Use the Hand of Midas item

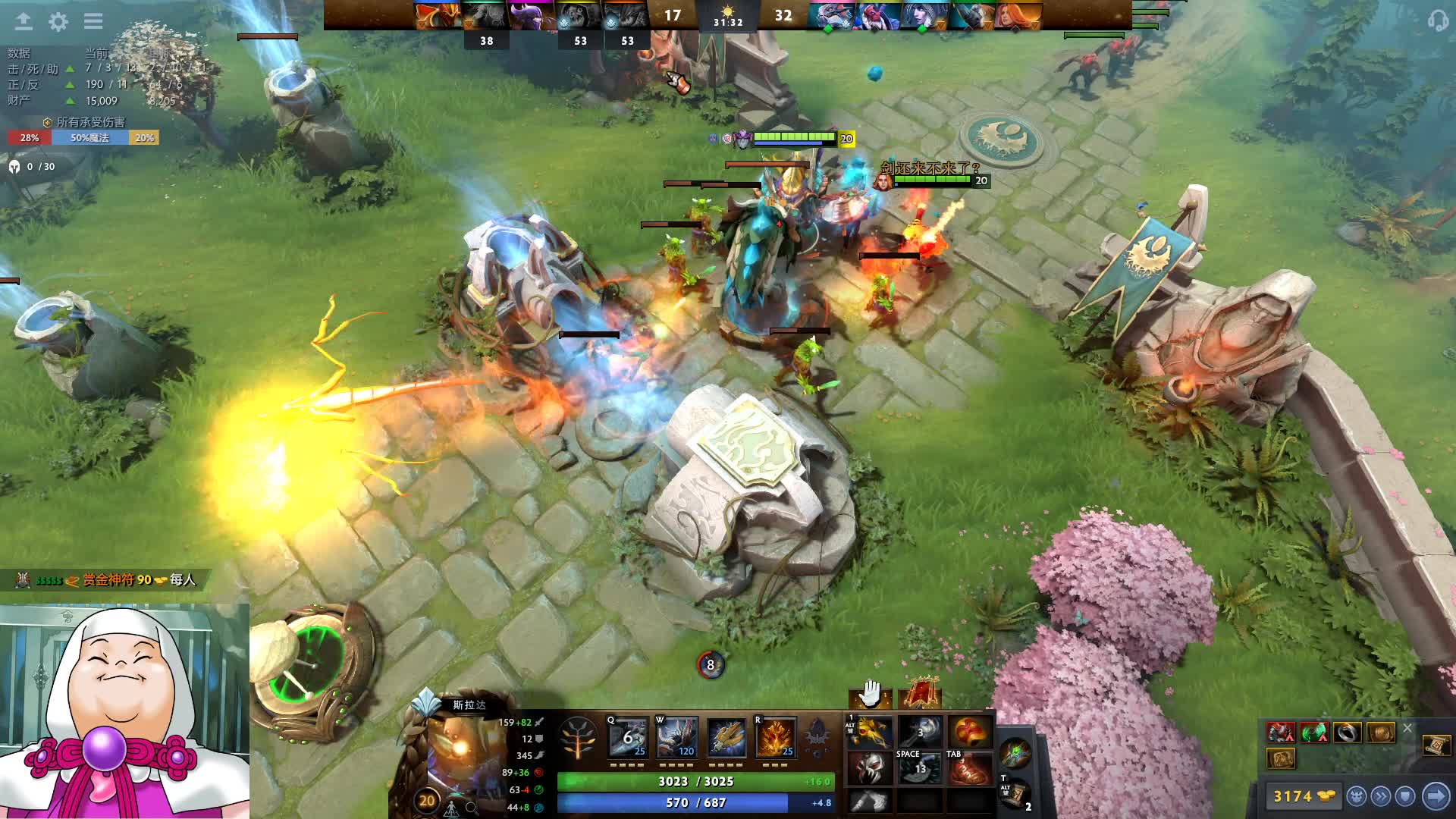pyautogui.click(x=870, y=733)
